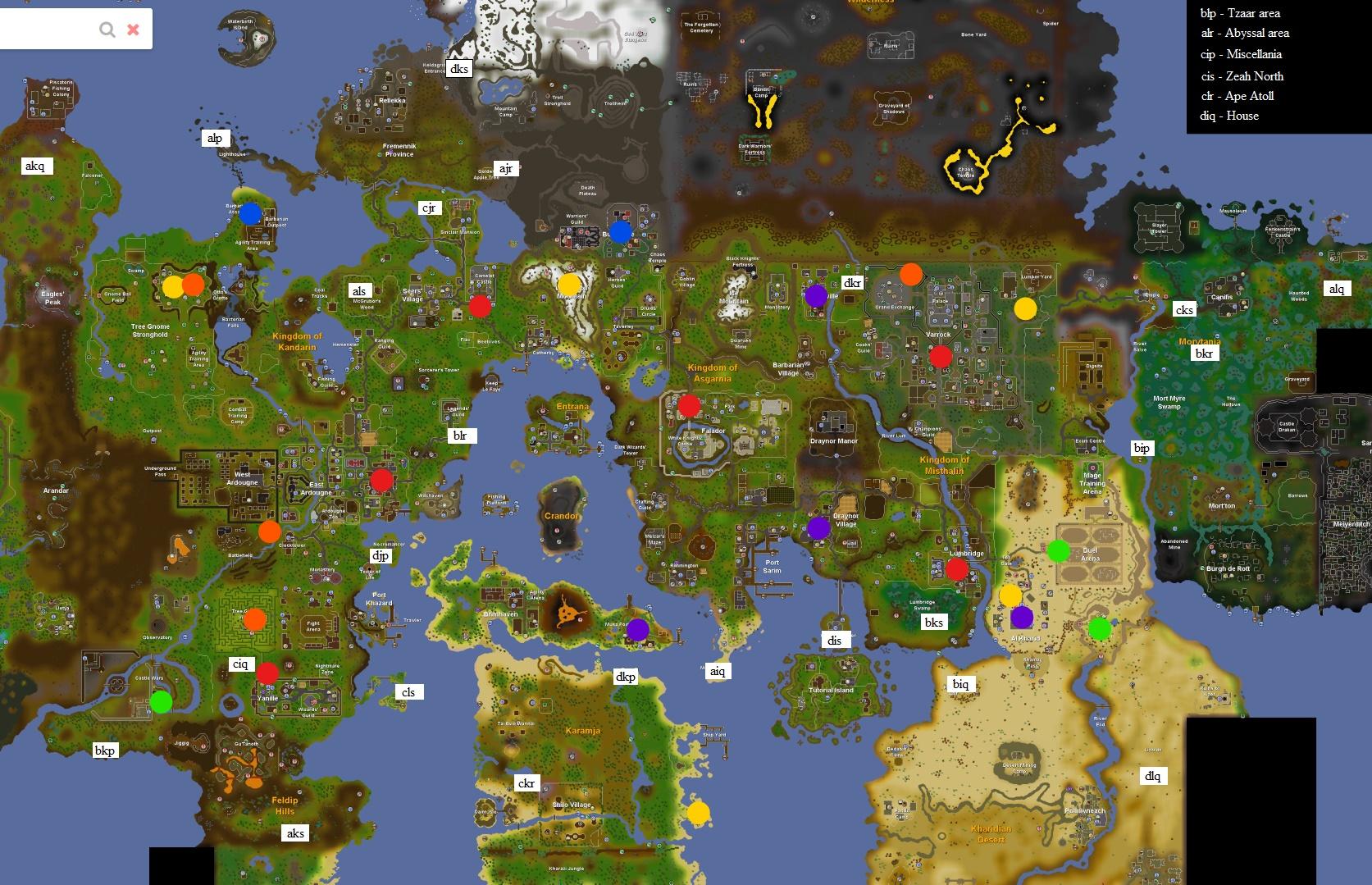Screen dimensions: 1372x885
Task: Click the yellow marker on White Wolf Mountain
Action: (x=567, y=282)
